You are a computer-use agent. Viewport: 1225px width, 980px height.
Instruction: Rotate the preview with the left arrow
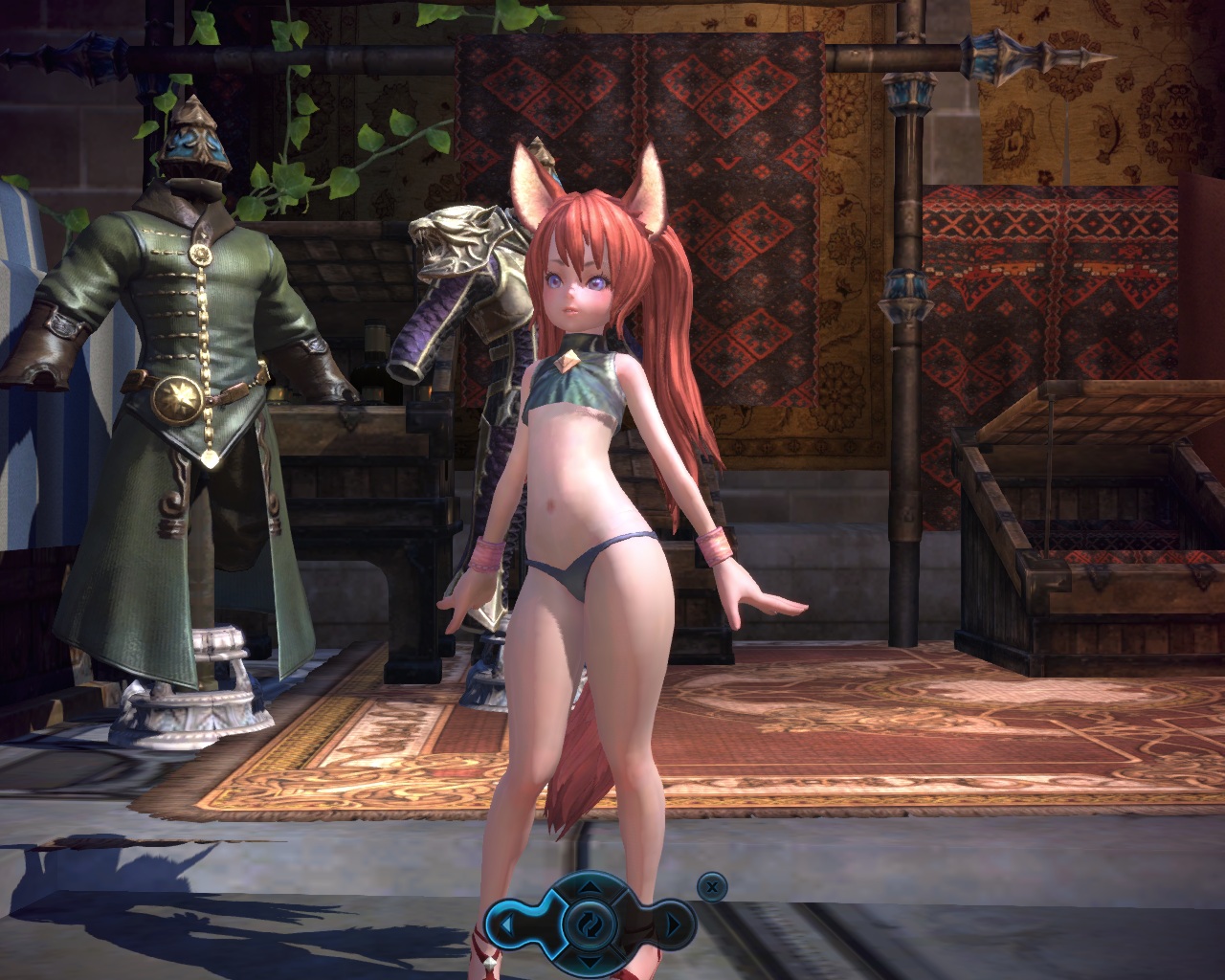(508, 924)
